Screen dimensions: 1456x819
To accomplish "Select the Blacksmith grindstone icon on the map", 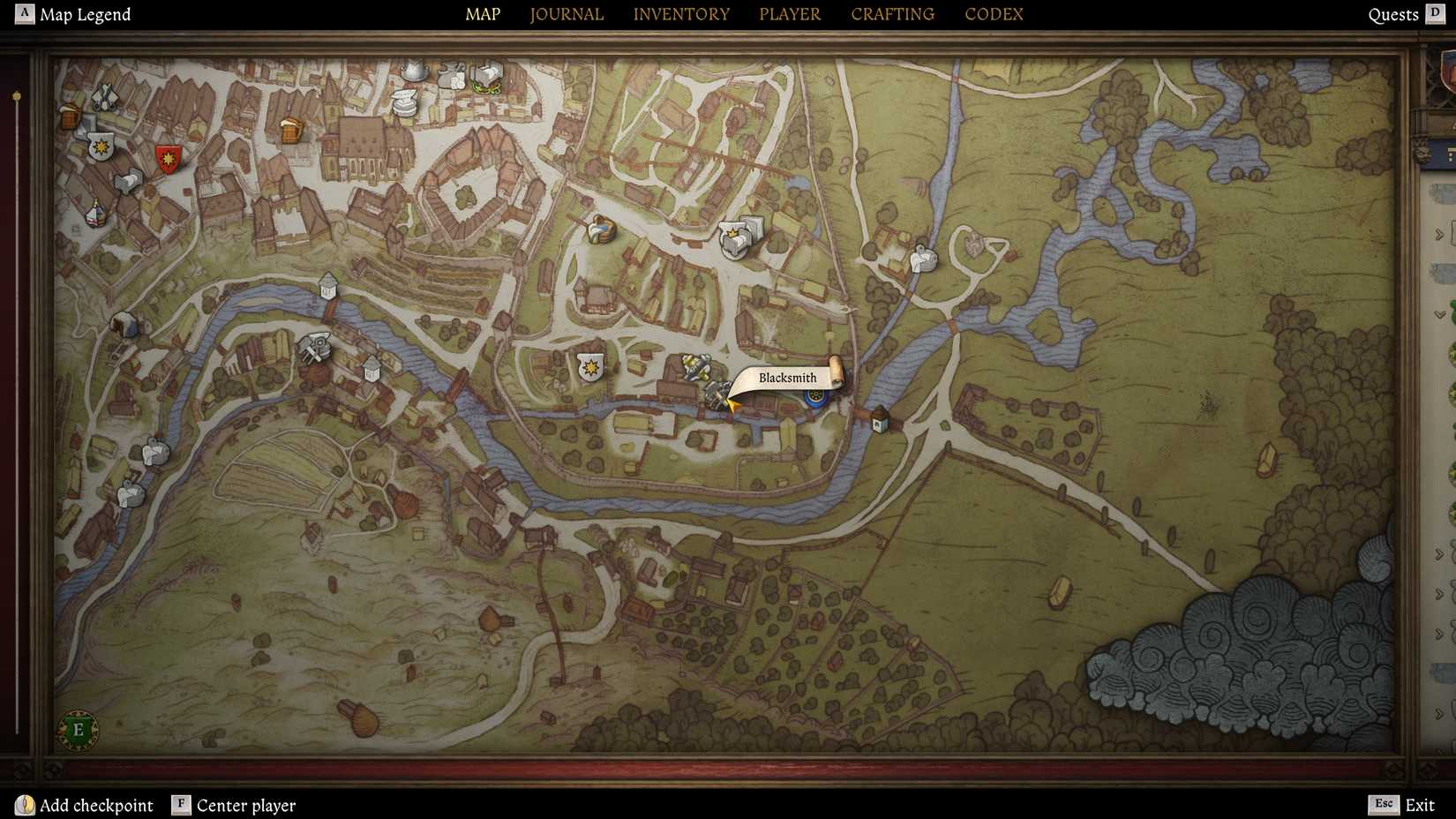I will pyautogui.click(x=717, y=394).
